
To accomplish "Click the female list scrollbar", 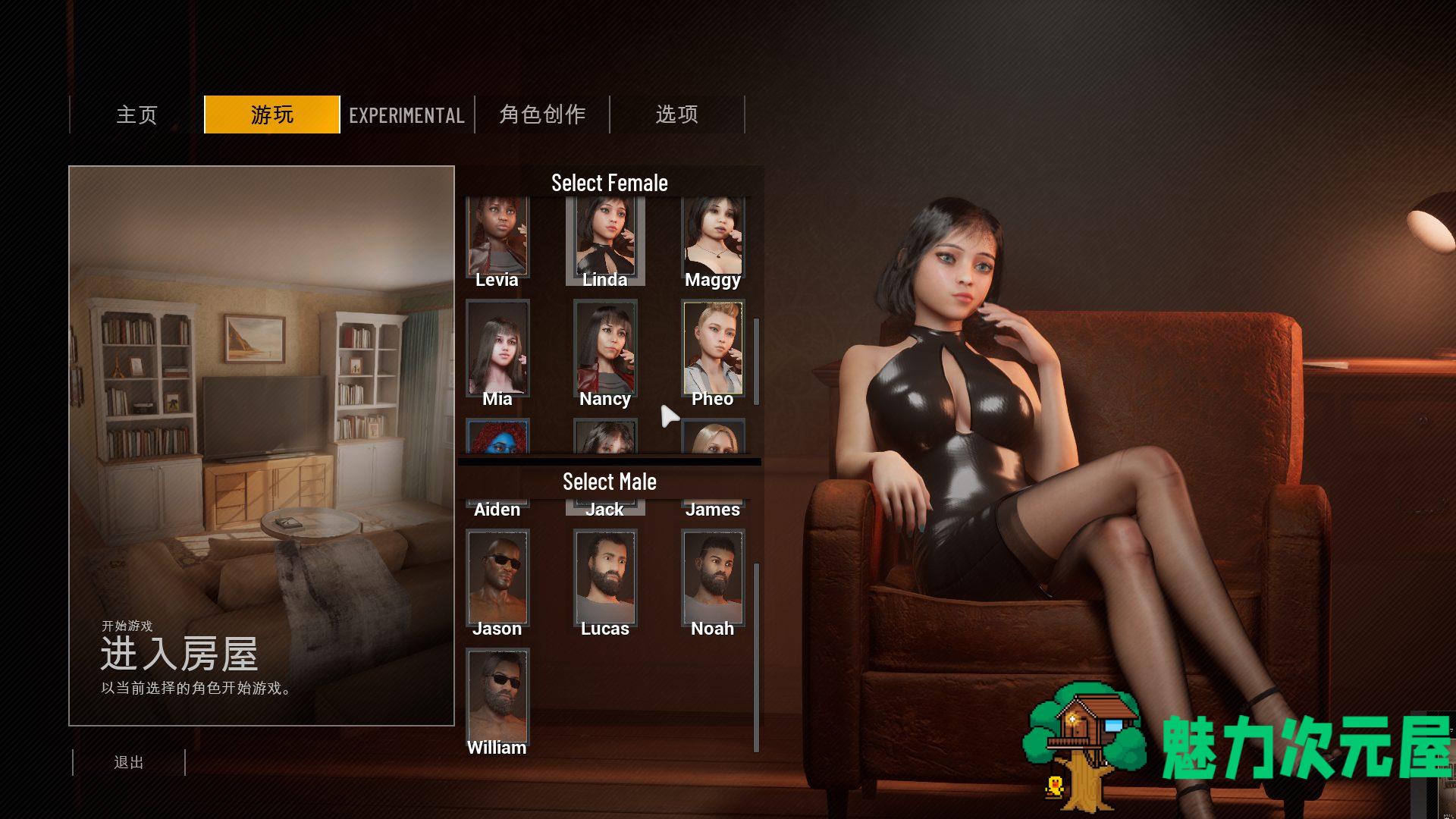I will pyautogui.click(x=756, y=361).
